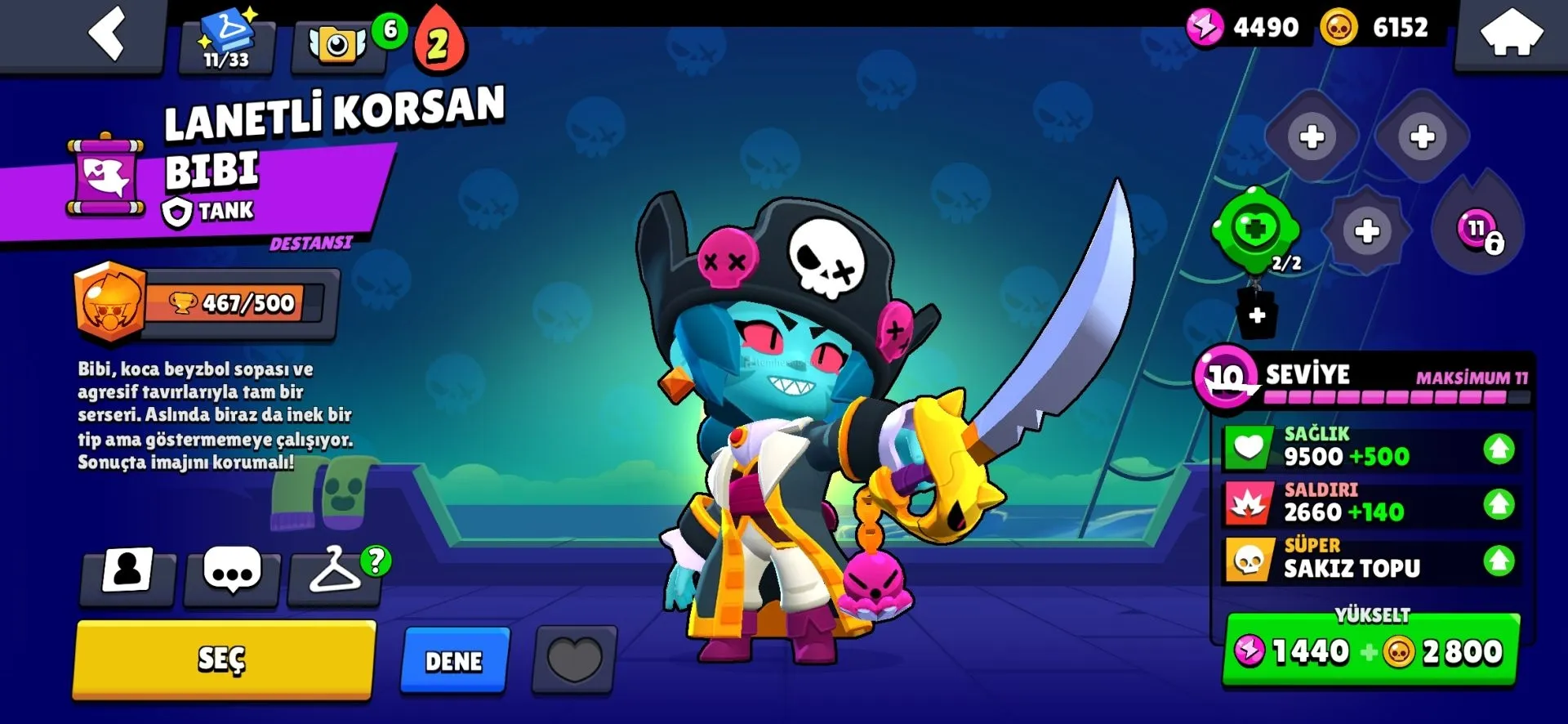Viewport: 1568px width, 724px height.
Task: Open the locked level 11 hypercharge slot
Action: (1478, 230)
